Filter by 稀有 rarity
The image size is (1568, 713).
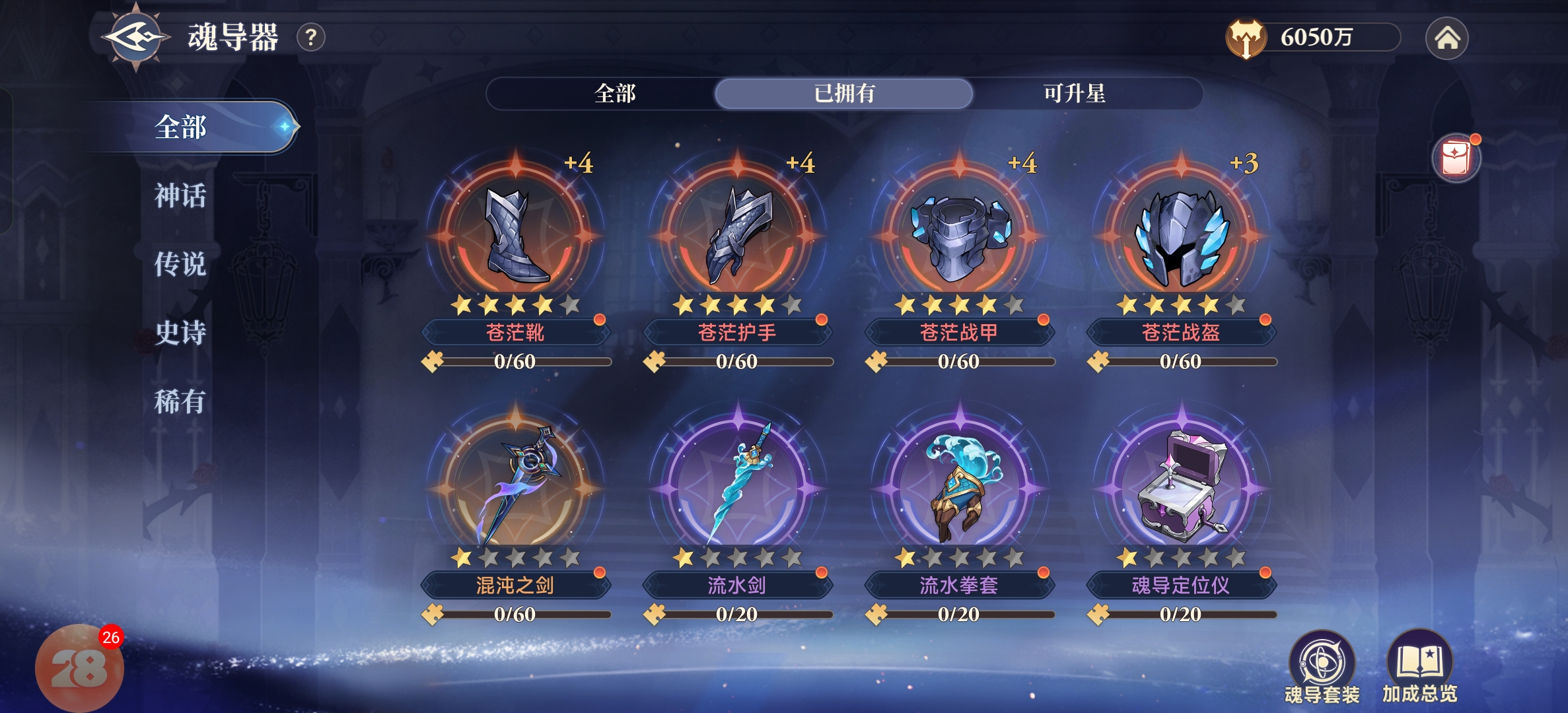point(180,401)
